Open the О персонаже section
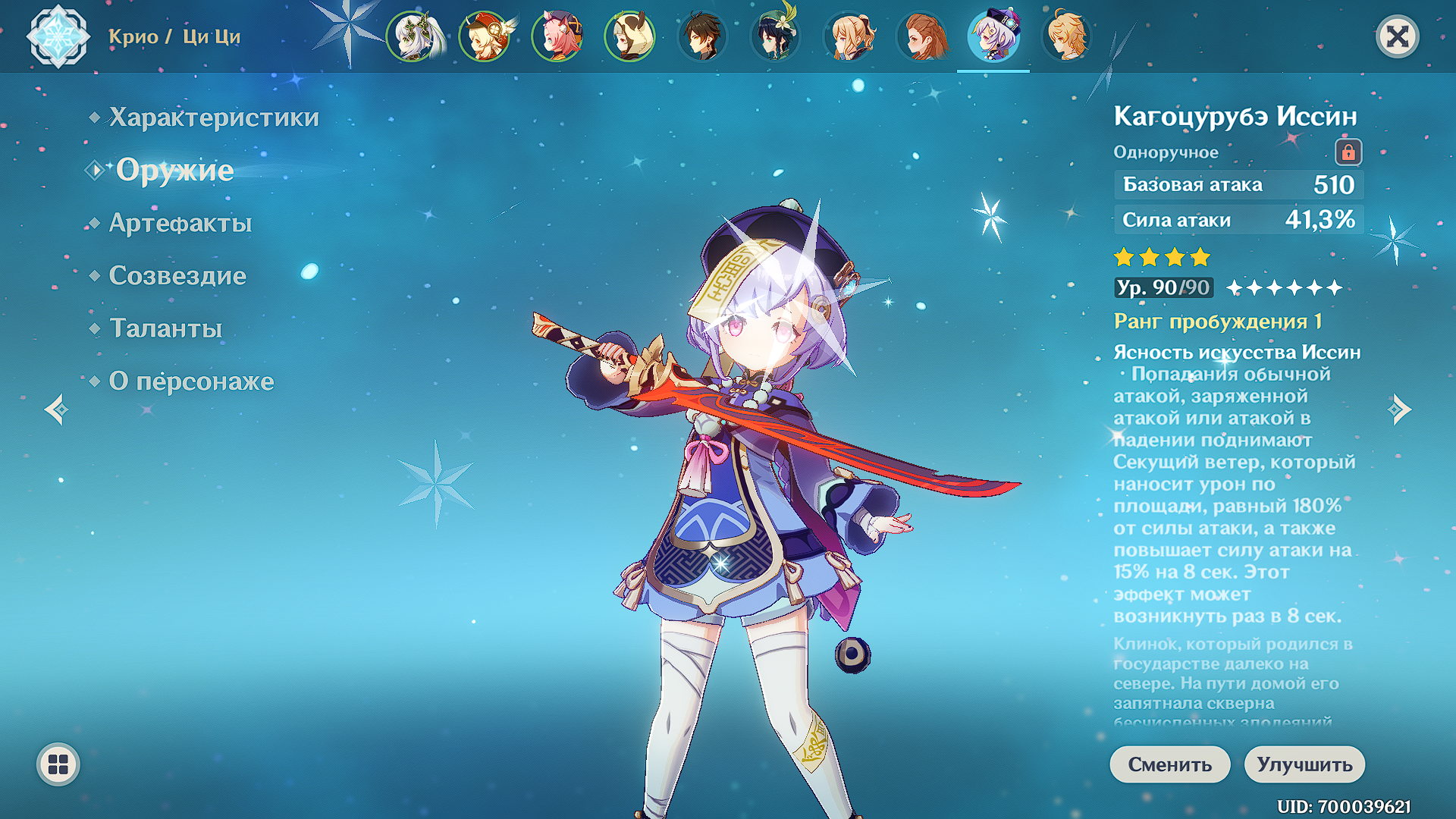Screen dimensions: 1456x819 [x=191, y=381]
